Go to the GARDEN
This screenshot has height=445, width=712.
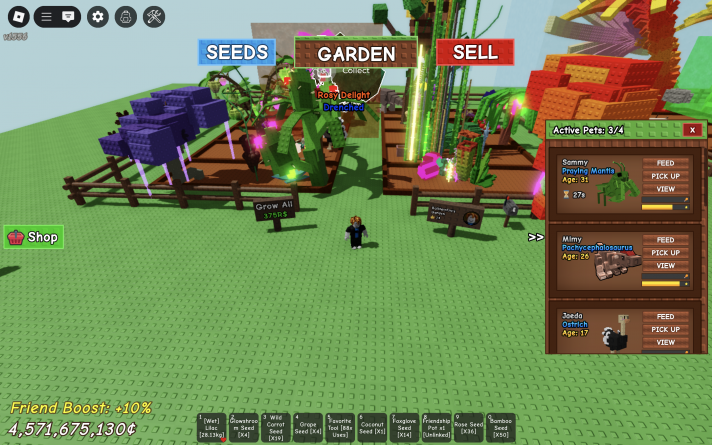pyautogui.click(x=355, y=54)
